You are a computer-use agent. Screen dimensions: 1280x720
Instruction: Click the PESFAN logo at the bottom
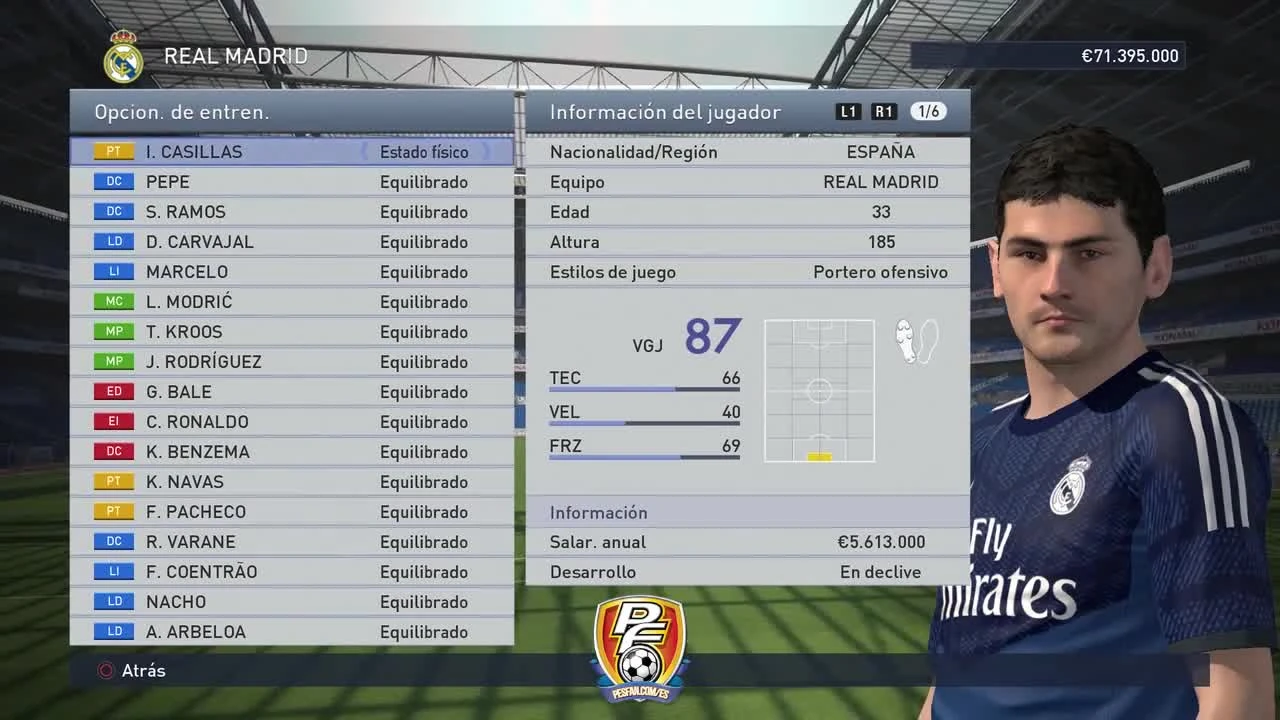pyautogui.click(x=639, y=648)
